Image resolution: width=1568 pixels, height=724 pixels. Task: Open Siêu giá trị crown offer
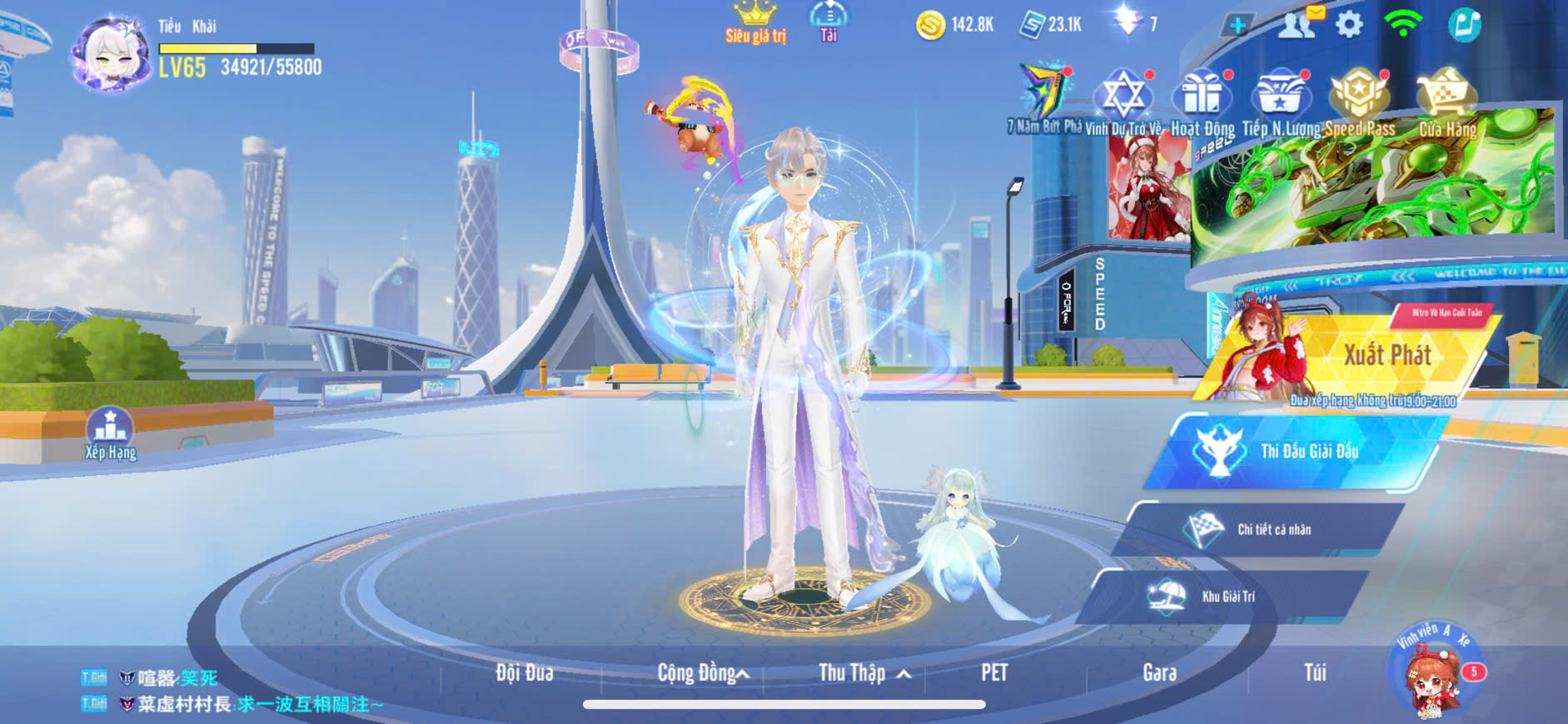pos(755,22)
